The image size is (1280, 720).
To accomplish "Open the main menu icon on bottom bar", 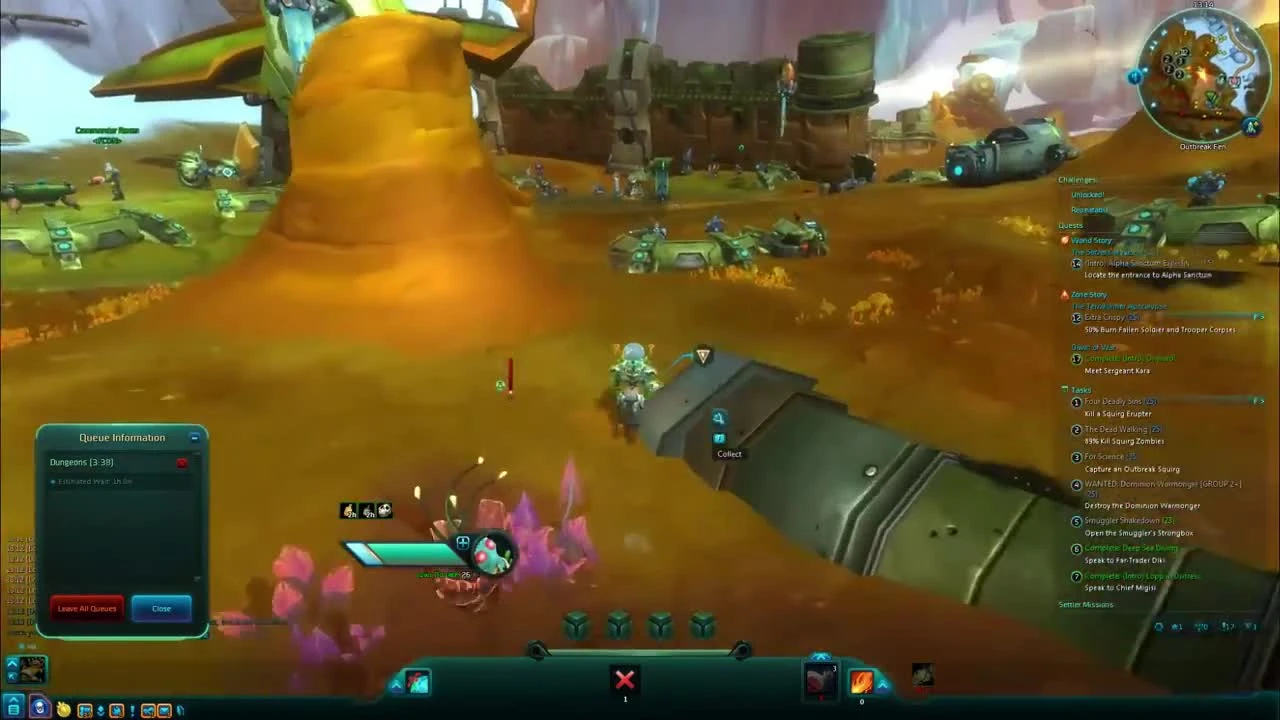I will click(13, 710).
